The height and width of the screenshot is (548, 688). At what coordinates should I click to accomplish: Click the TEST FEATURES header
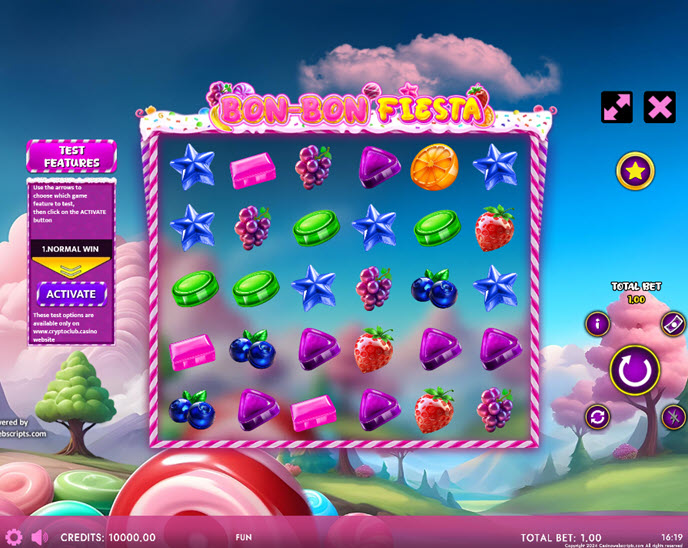point(71,156)
